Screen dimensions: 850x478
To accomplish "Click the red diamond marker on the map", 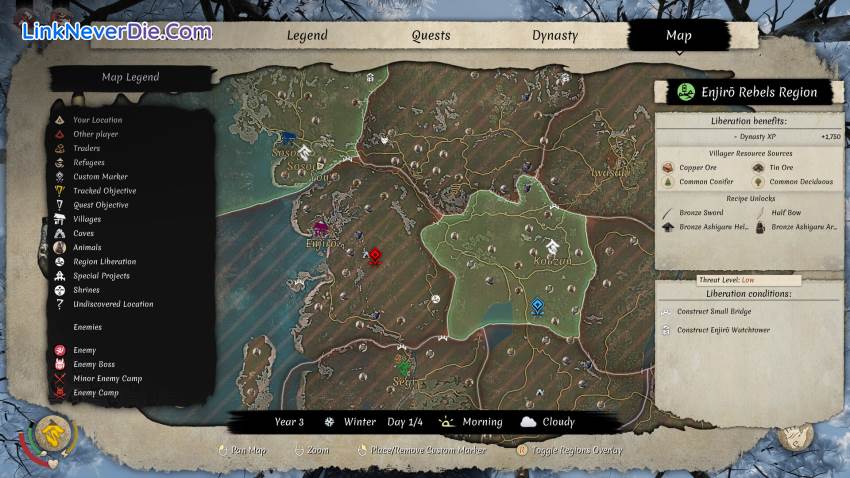I will click(x=375, y=256).
